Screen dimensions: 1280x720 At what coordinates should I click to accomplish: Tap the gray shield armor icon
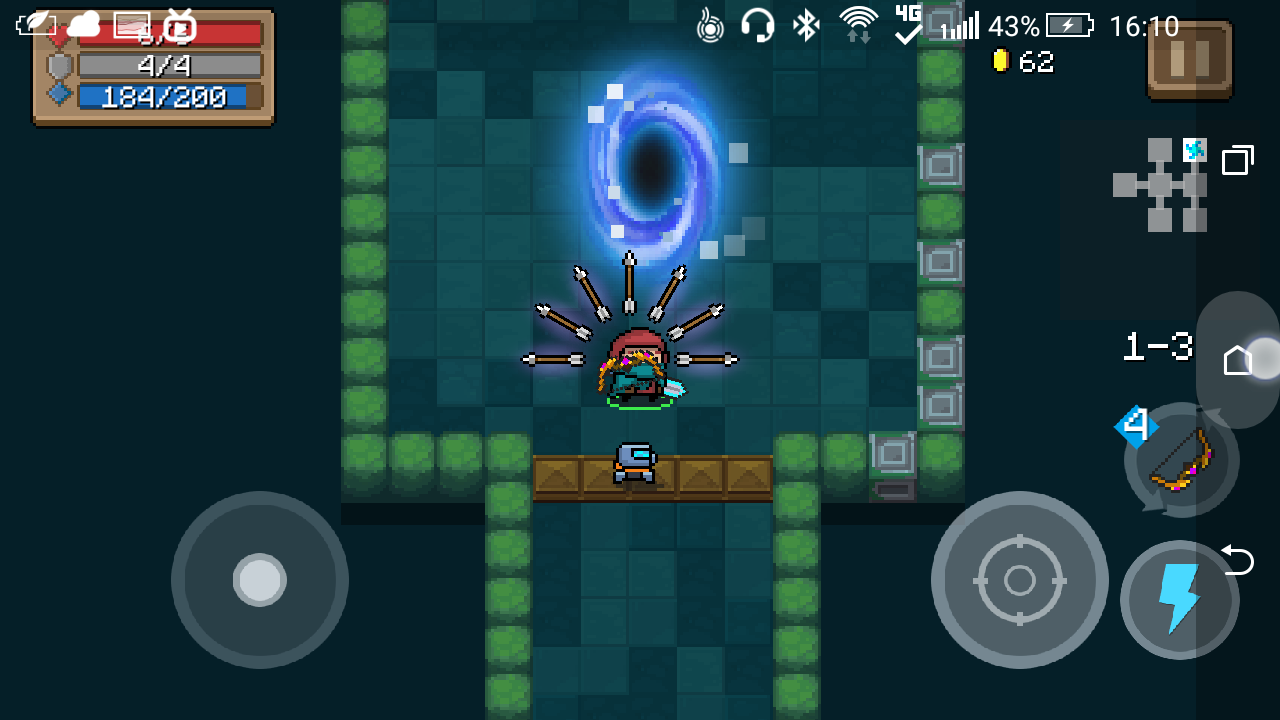click(x=59, y=64)
